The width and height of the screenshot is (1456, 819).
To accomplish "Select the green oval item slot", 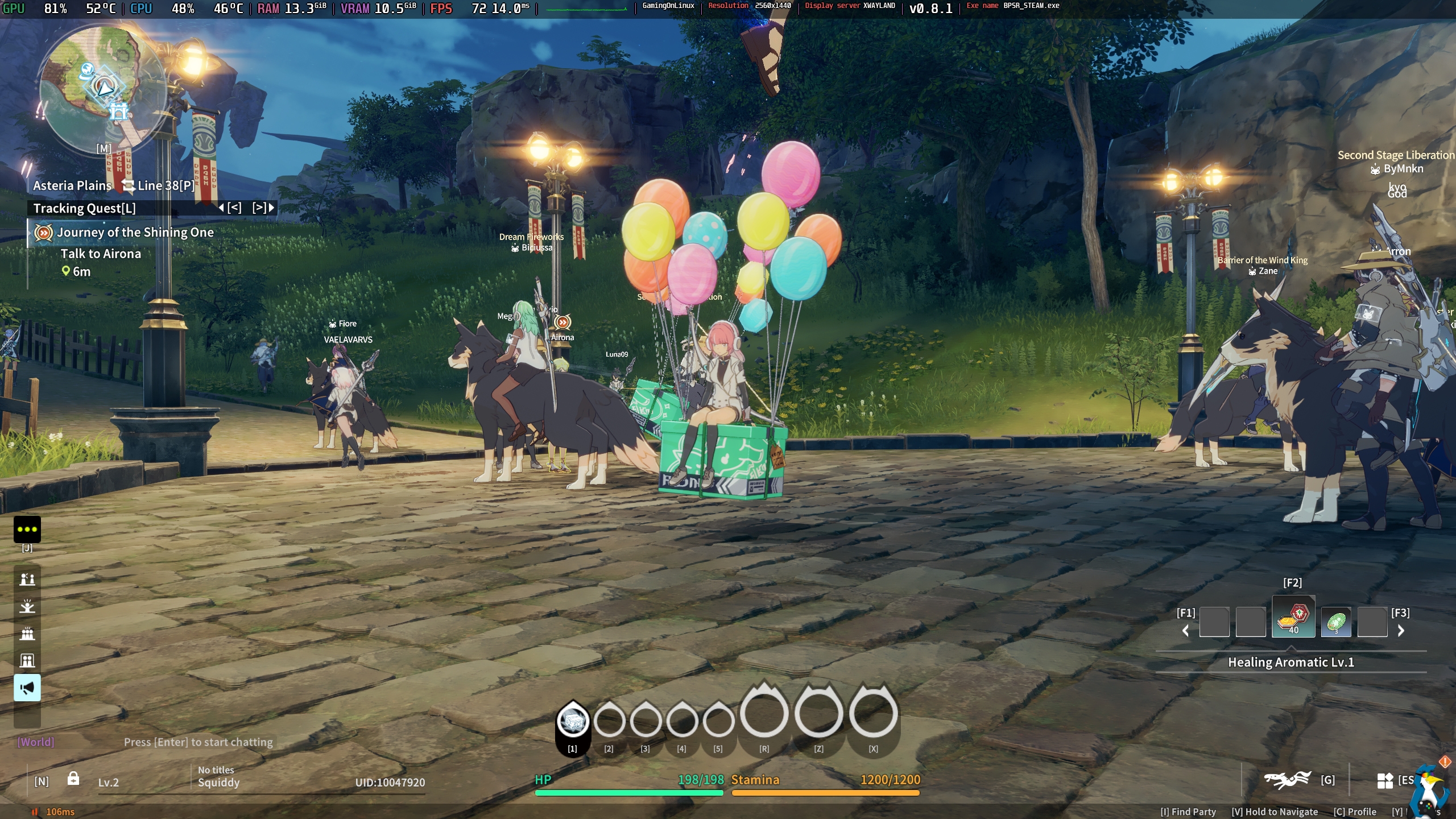I will point(1335,622).
